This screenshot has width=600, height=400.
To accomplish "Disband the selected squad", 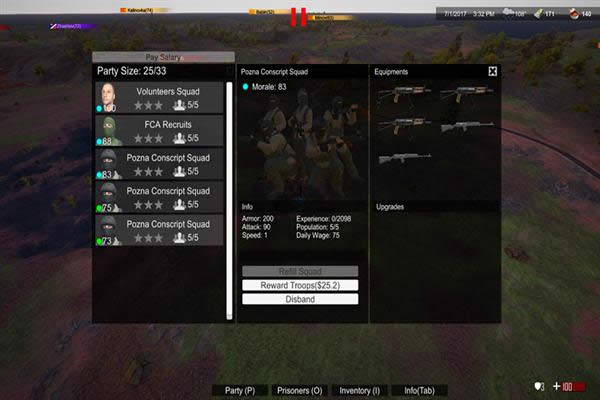I will coord(300,299).
